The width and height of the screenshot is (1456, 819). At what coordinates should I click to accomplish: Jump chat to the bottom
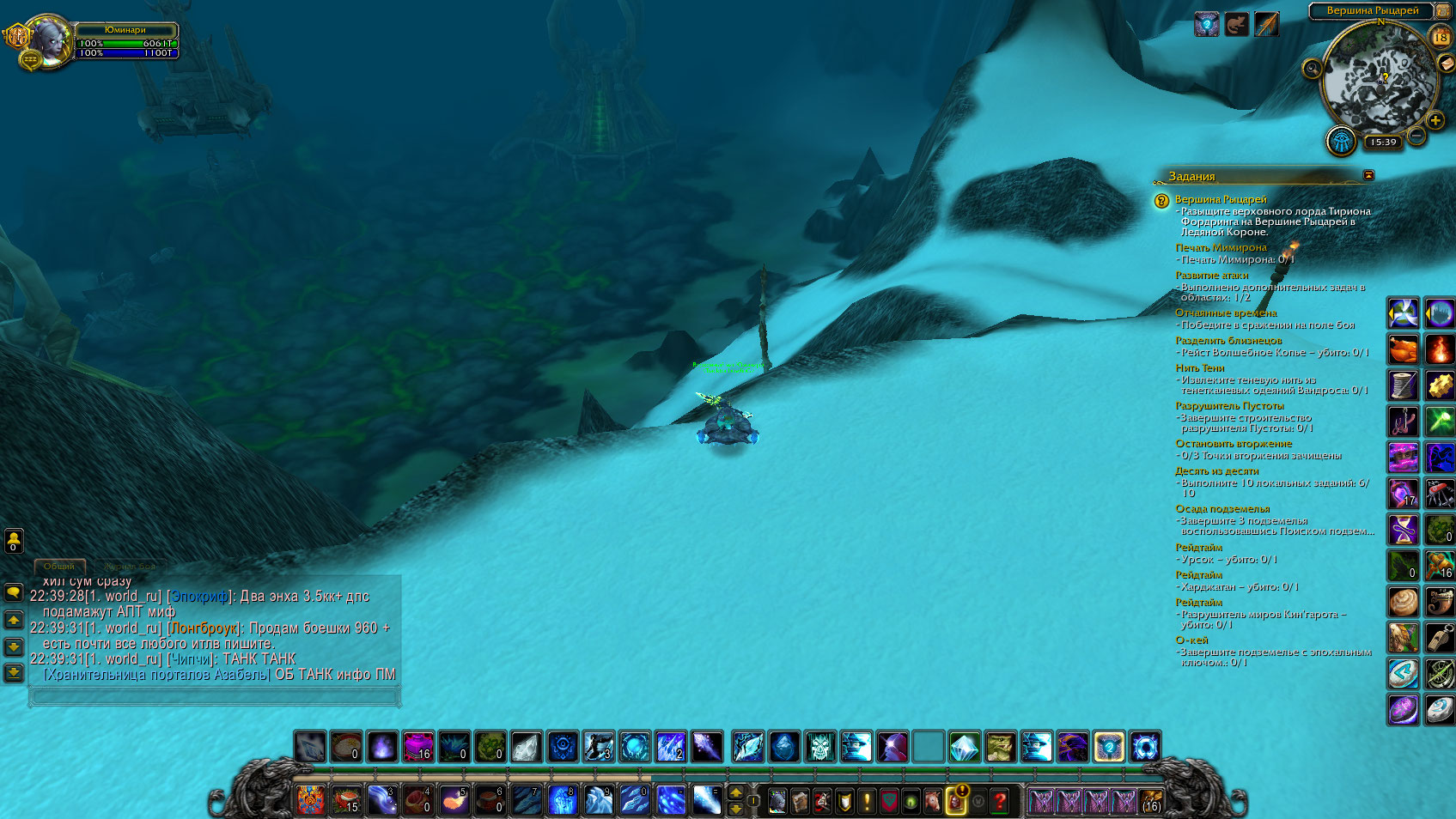point(14,671)
